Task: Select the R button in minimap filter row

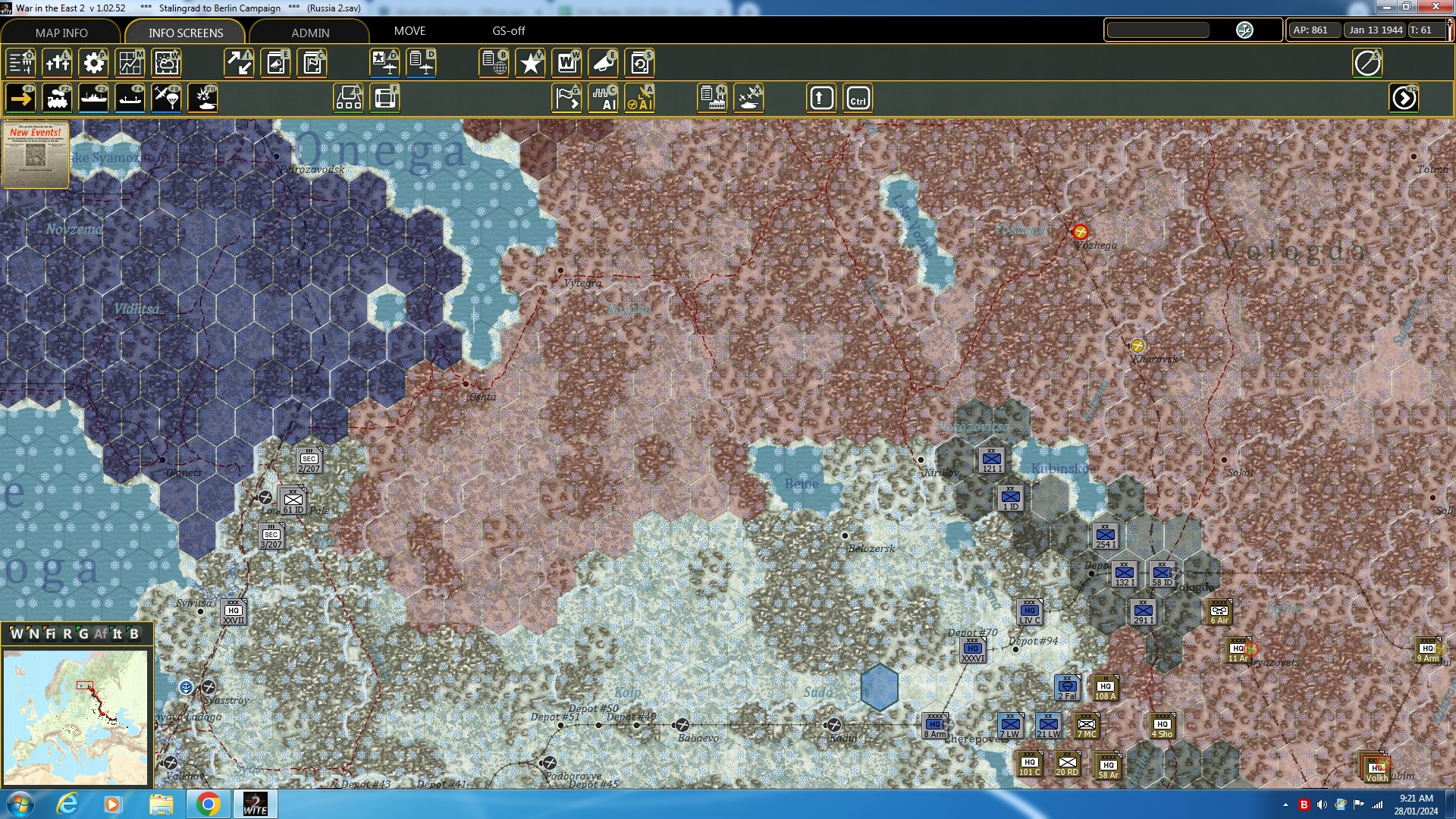Action: (67, 635)
